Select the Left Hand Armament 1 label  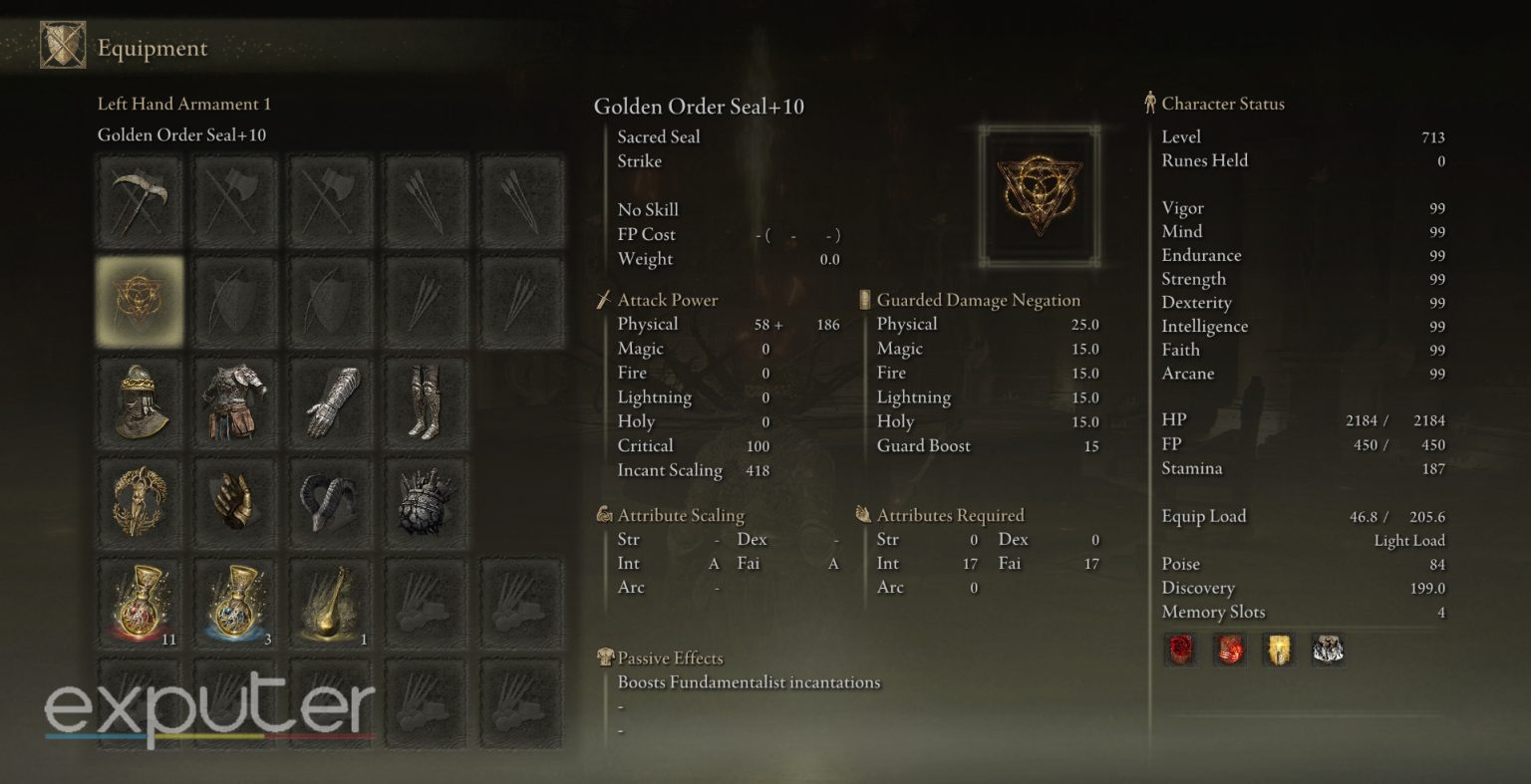183,104
